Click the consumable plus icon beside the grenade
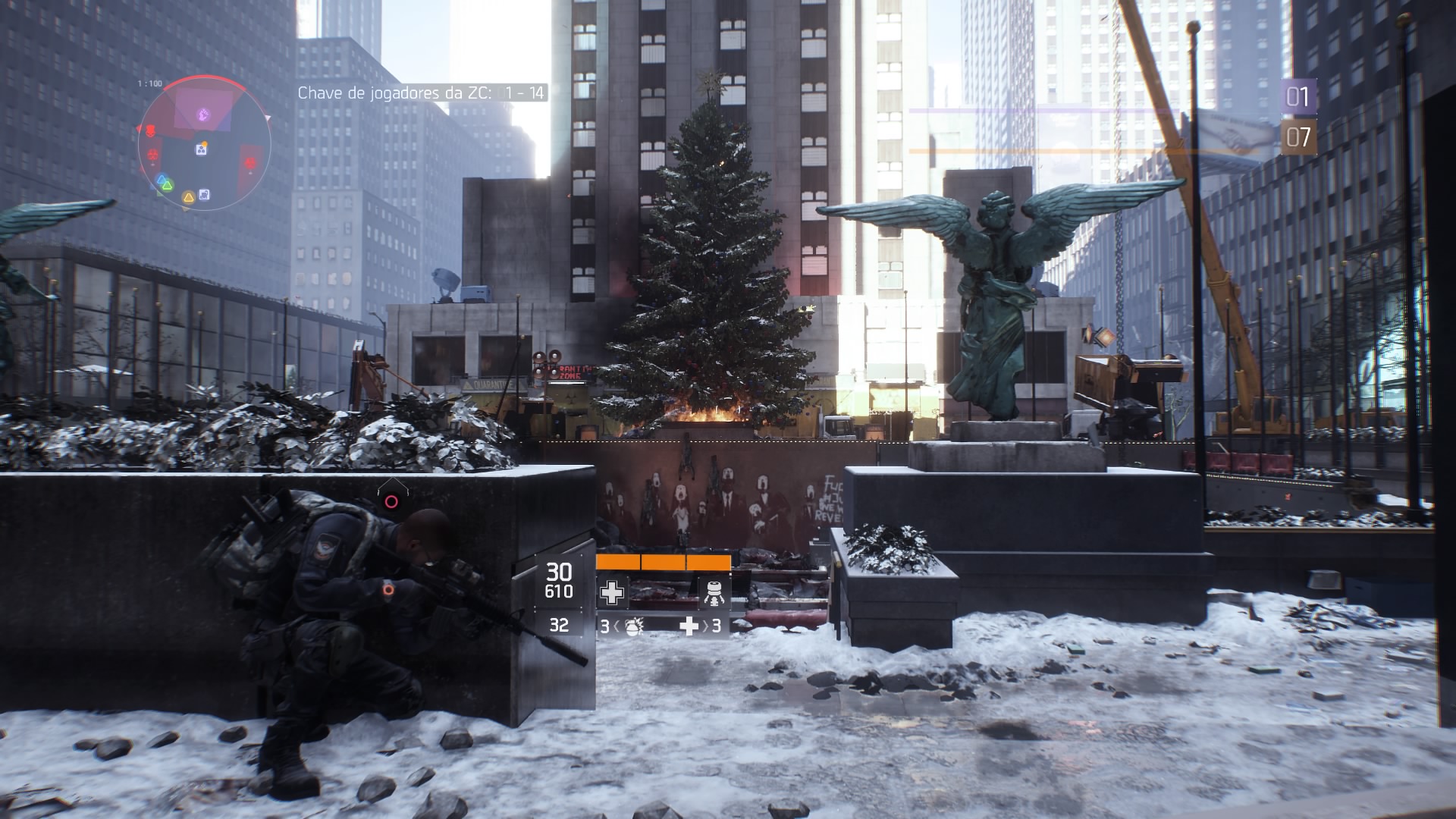This screenshot has width=1456, height=819. [x=689, y=626]
